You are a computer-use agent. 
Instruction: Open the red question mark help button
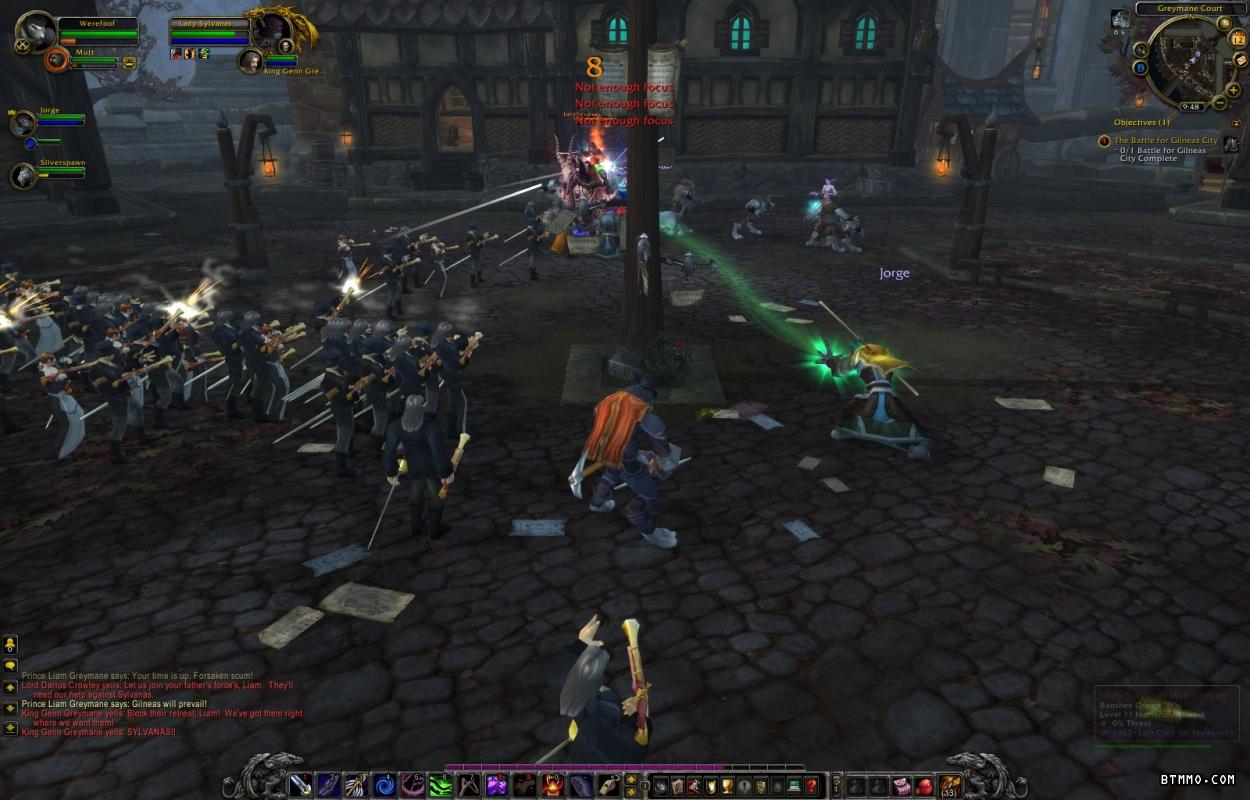pos(811,786)
